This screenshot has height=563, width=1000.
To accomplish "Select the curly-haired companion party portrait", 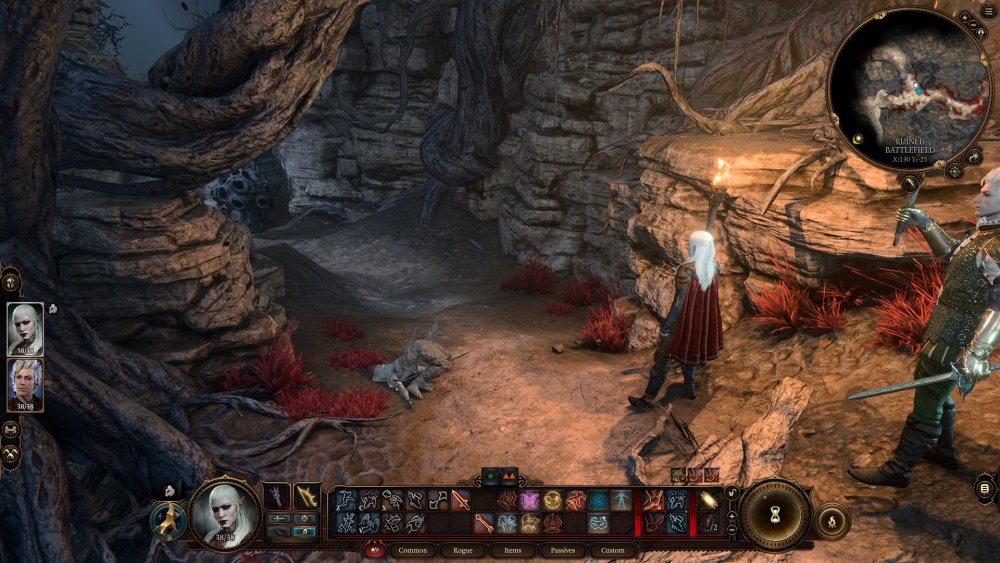I will click(25, 385).
